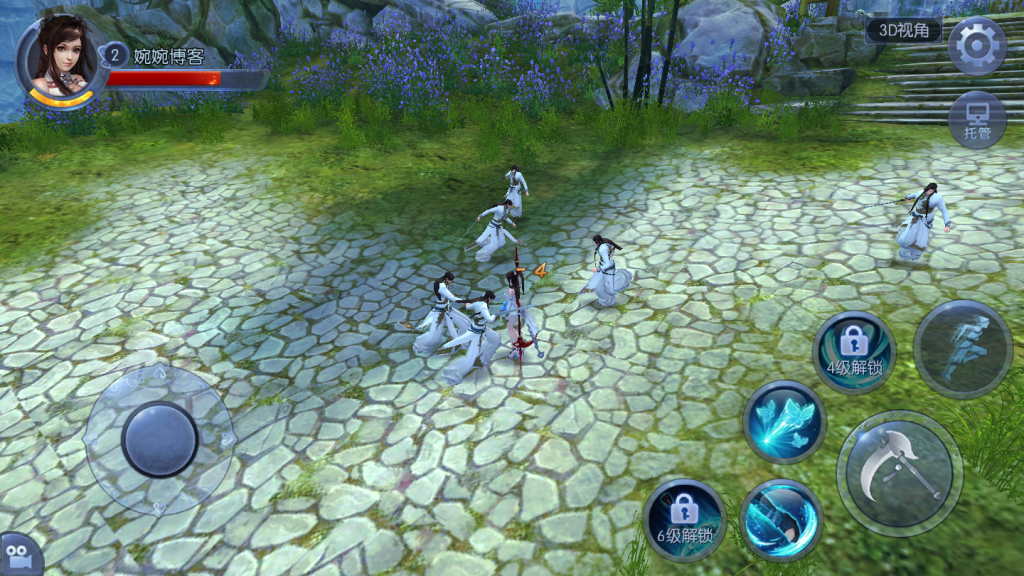Tap the player portrait avatar
This screenshot has width=1024, height=576.
62,58
